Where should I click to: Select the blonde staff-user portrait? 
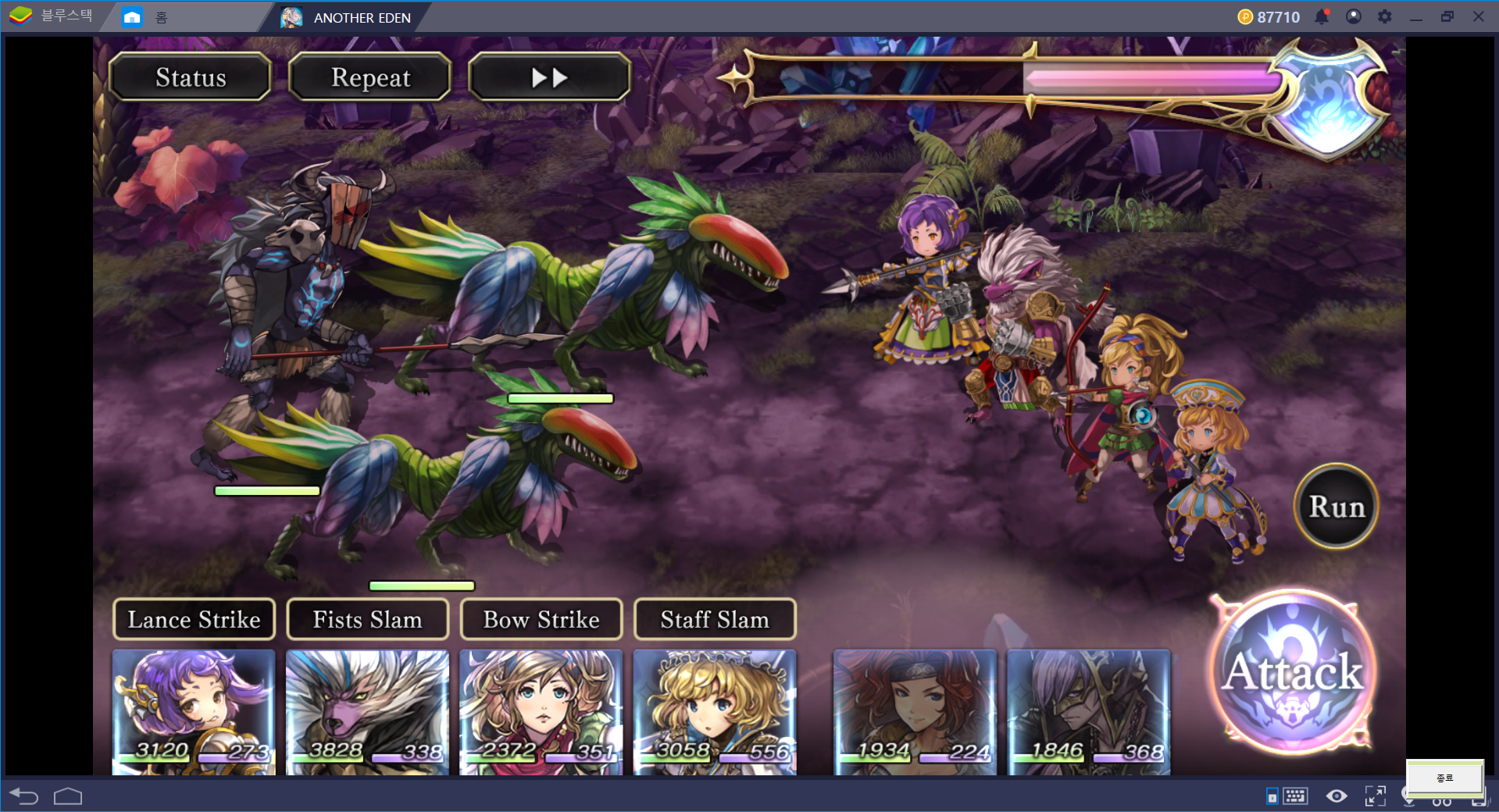coord(715,710)
